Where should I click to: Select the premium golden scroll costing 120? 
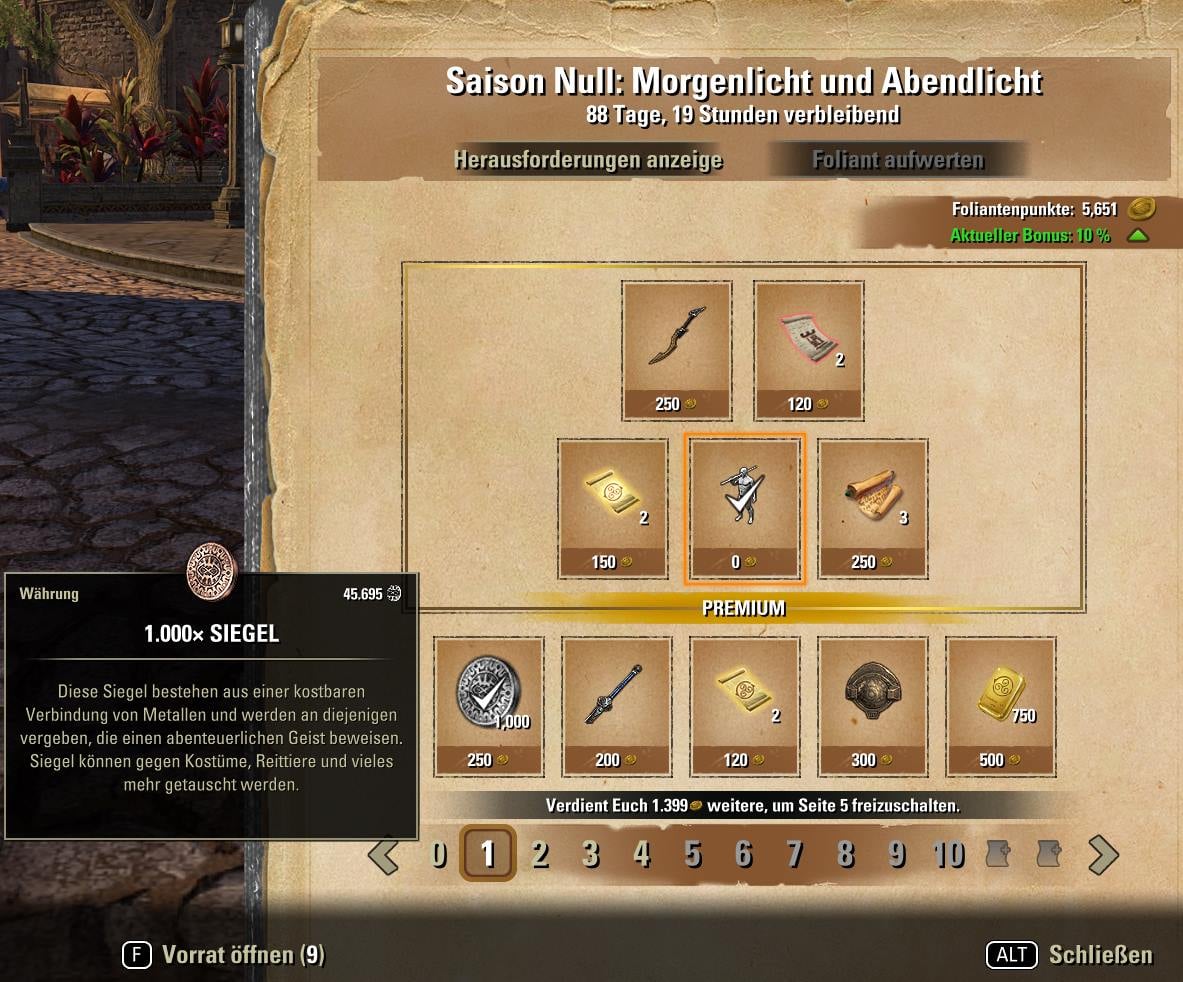[x=744, y=706]
